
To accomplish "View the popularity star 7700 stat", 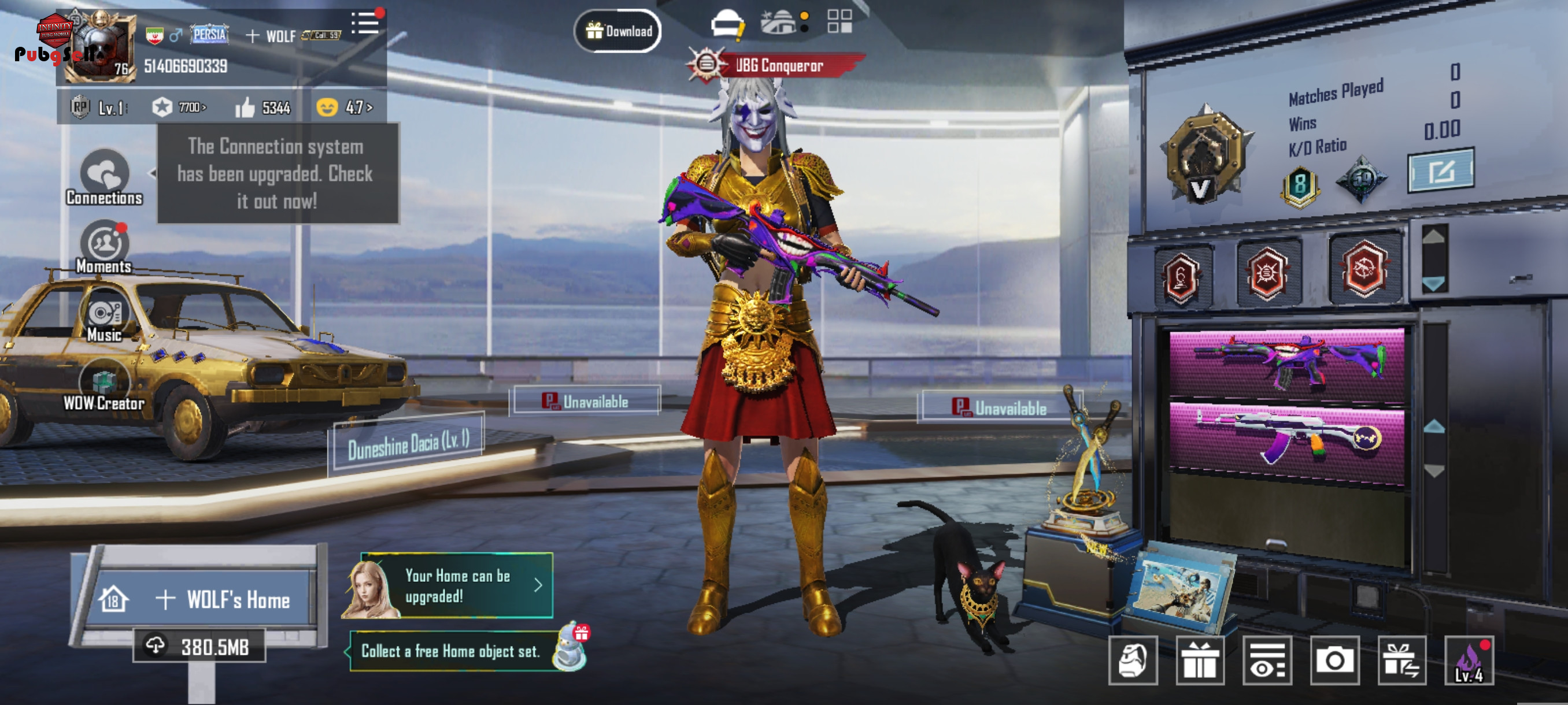I will [179, 107].
